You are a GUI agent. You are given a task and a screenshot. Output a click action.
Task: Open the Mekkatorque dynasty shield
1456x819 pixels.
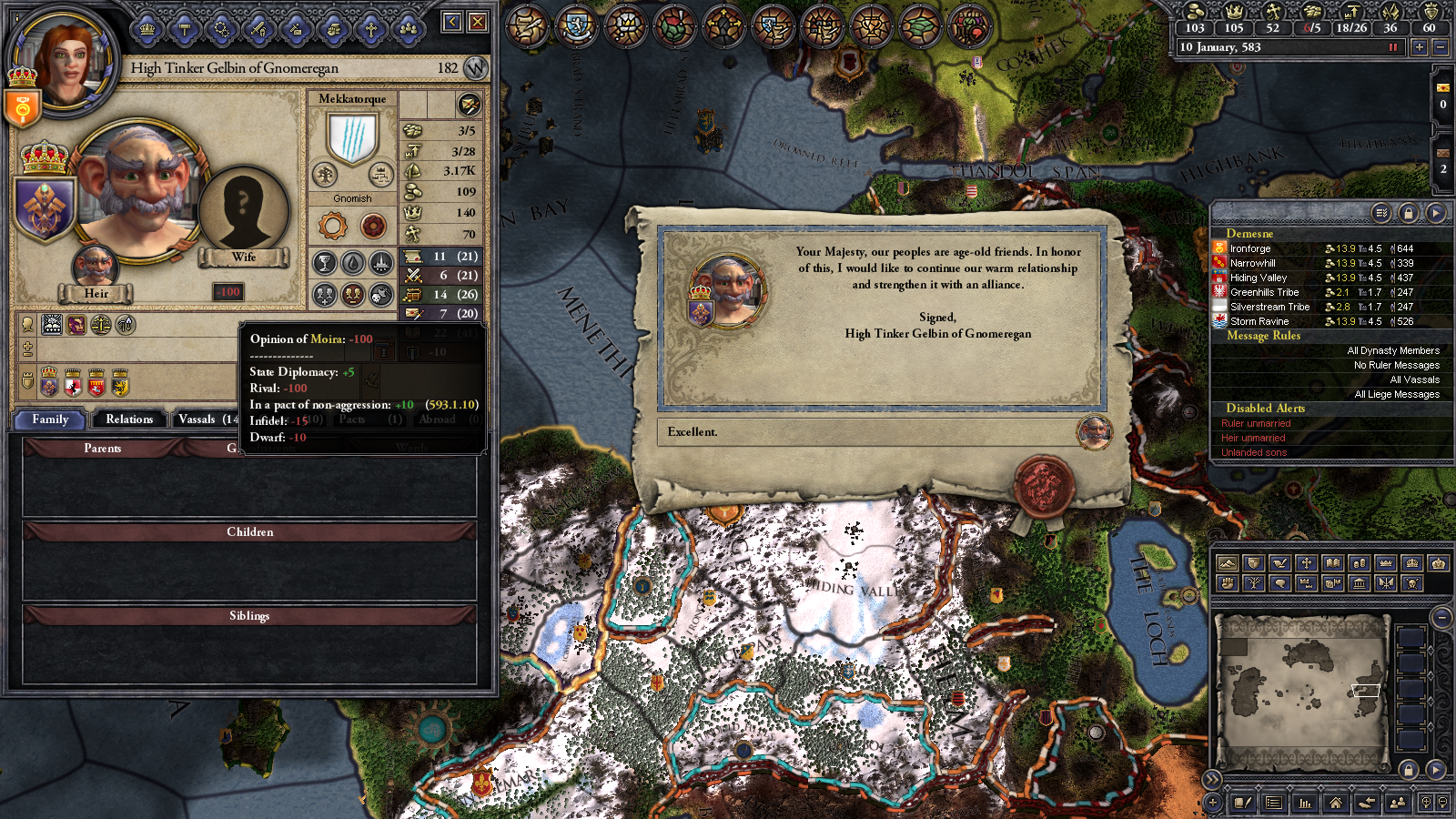[x=352, y=138]
